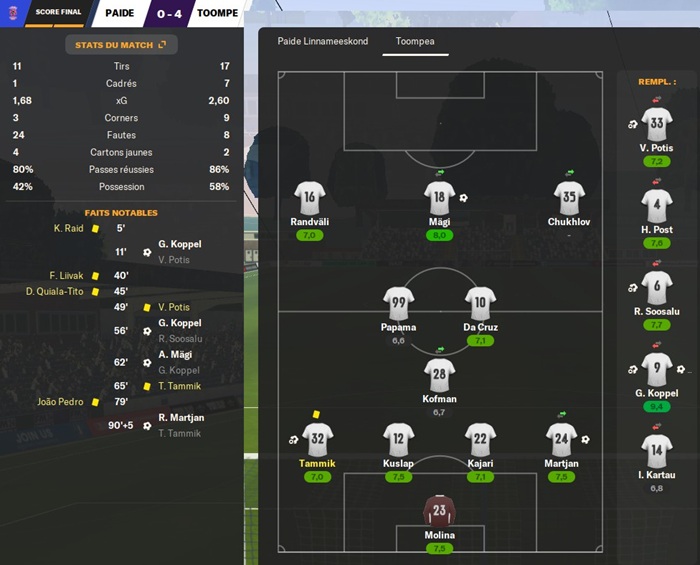700x565 pixels.
Task: Select goalkeeper Molina number 23
Action: click(439, 510)
